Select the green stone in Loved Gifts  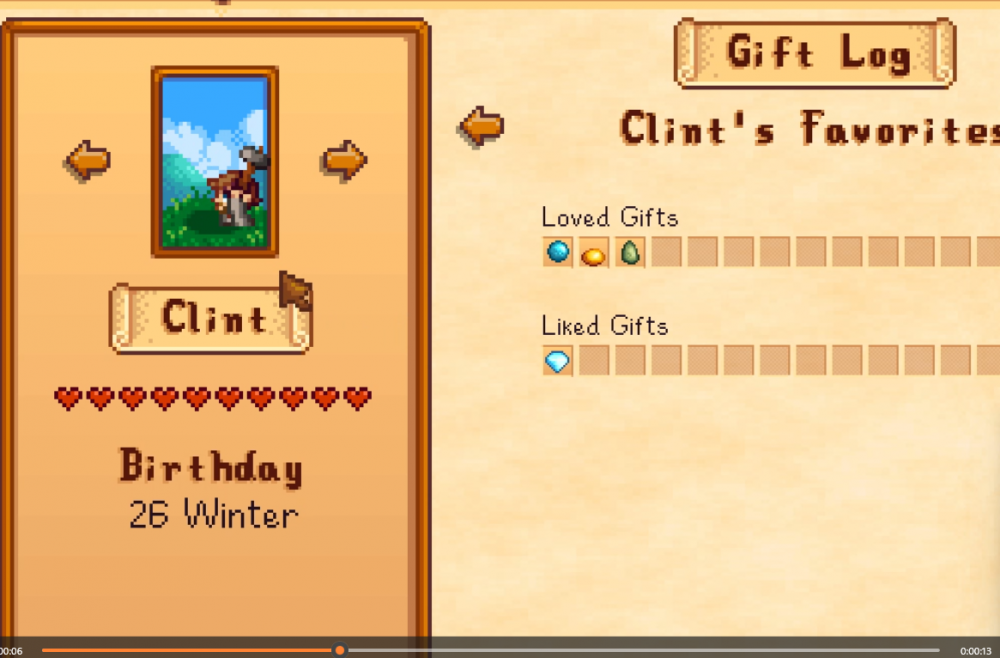(x=629, y=253)
